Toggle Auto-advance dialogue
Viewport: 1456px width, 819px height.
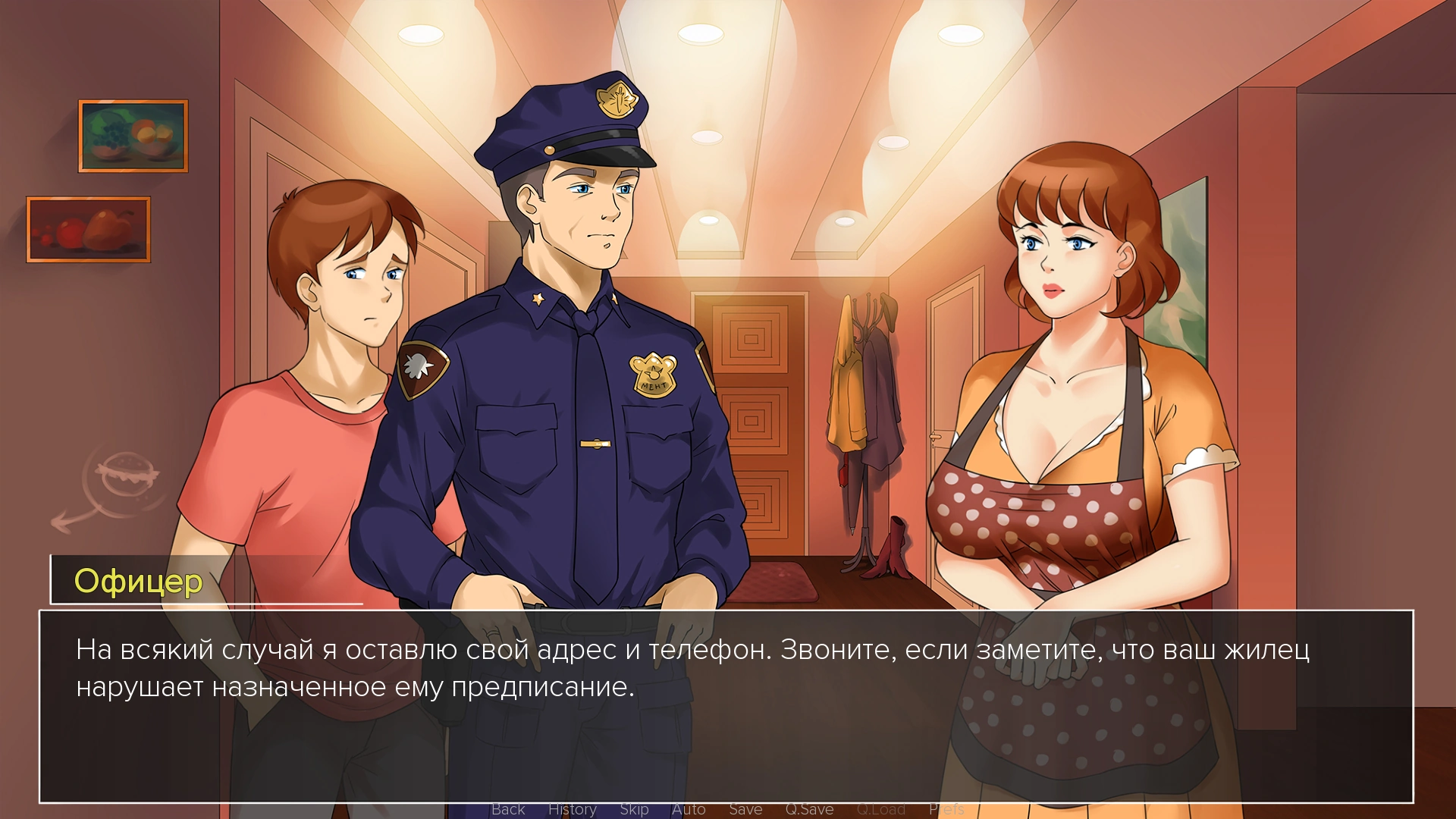point(689,809)
